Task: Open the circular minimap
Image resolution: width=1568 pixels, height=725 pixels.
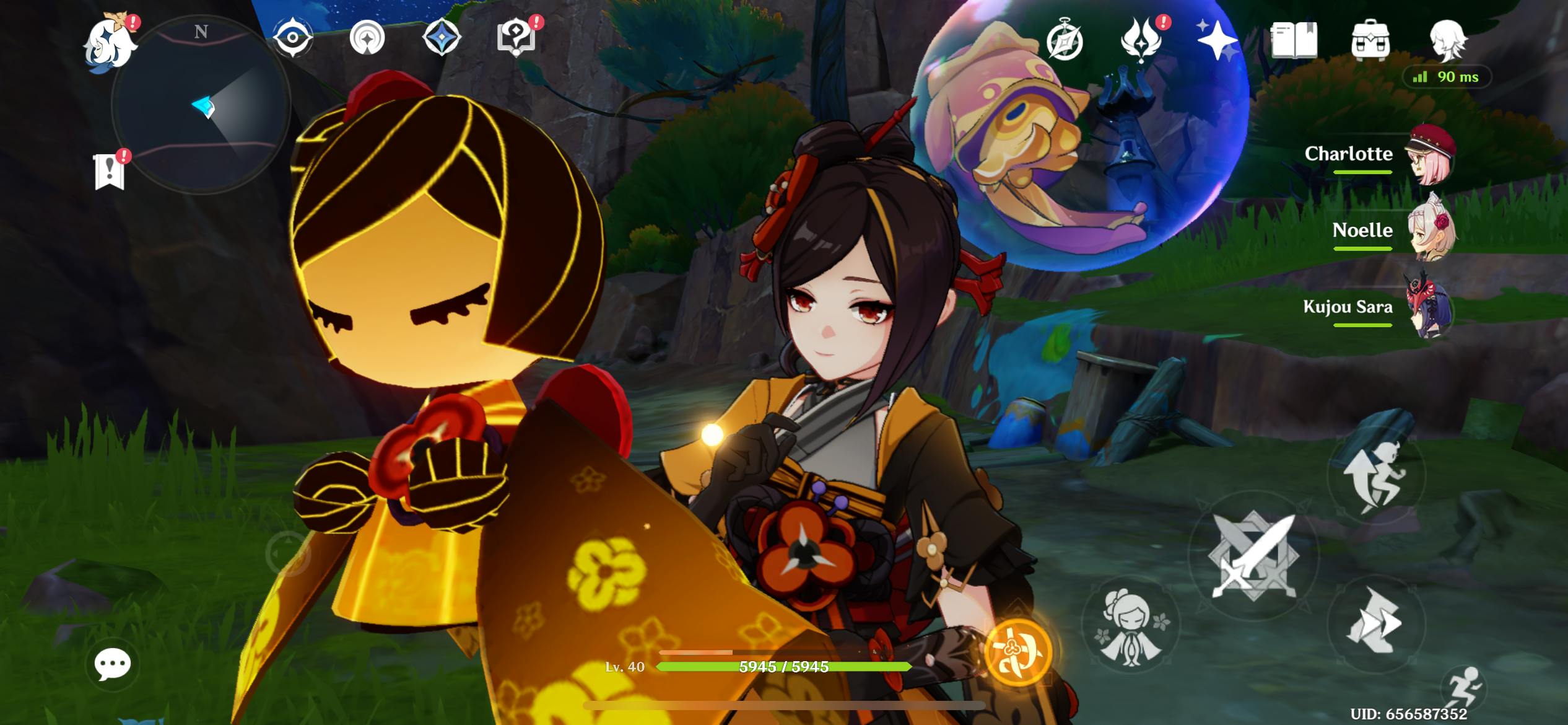Action: pyautogui.click(x=201, y=105)
